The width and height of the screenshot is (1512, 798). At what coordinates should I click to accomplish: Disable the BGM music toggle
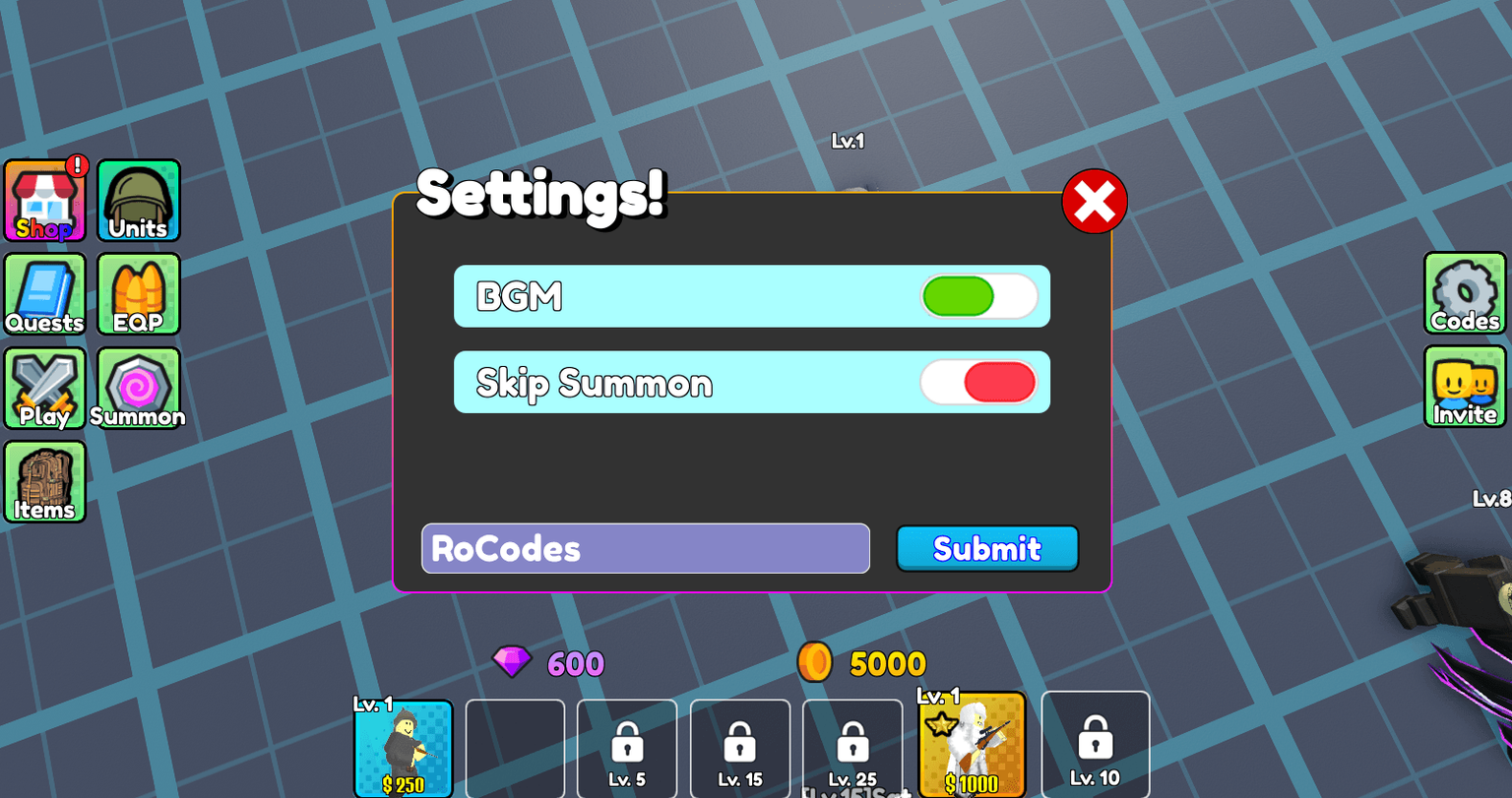978,295
